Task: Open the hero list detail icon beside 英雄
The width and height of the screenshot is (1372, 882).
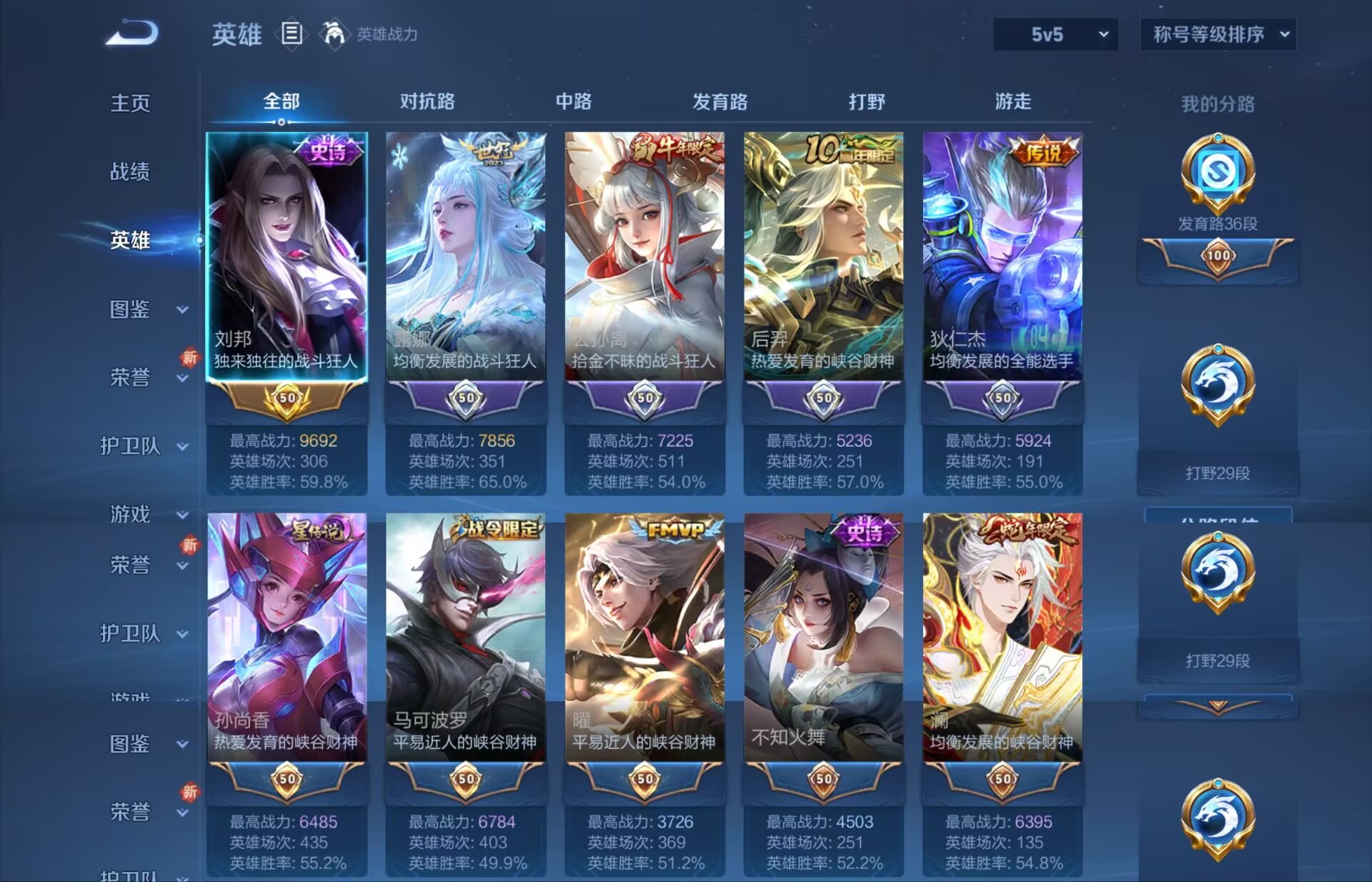Action: [292, 33]
